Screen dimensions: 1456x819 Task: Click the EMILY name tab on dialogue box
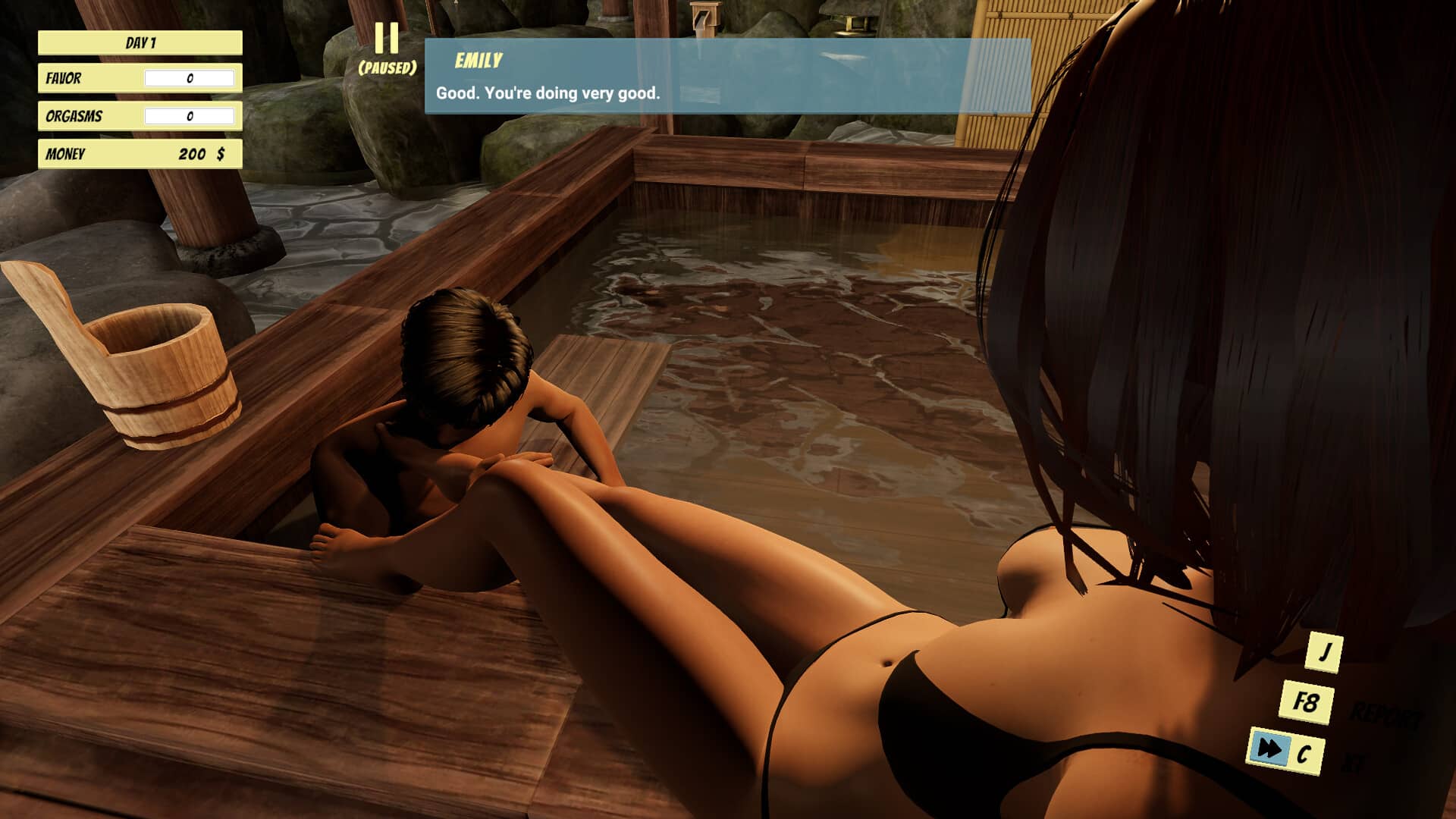point(477,58)
